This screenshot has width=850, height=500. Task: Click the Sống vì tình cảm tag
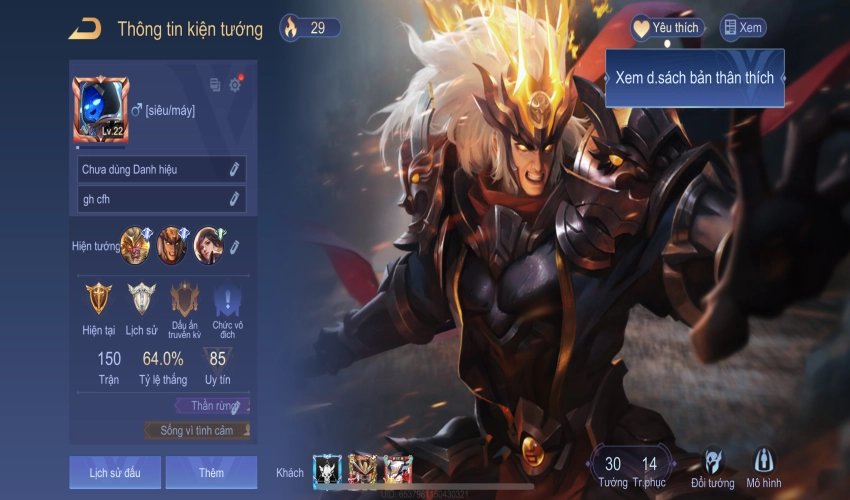(197, 430)
